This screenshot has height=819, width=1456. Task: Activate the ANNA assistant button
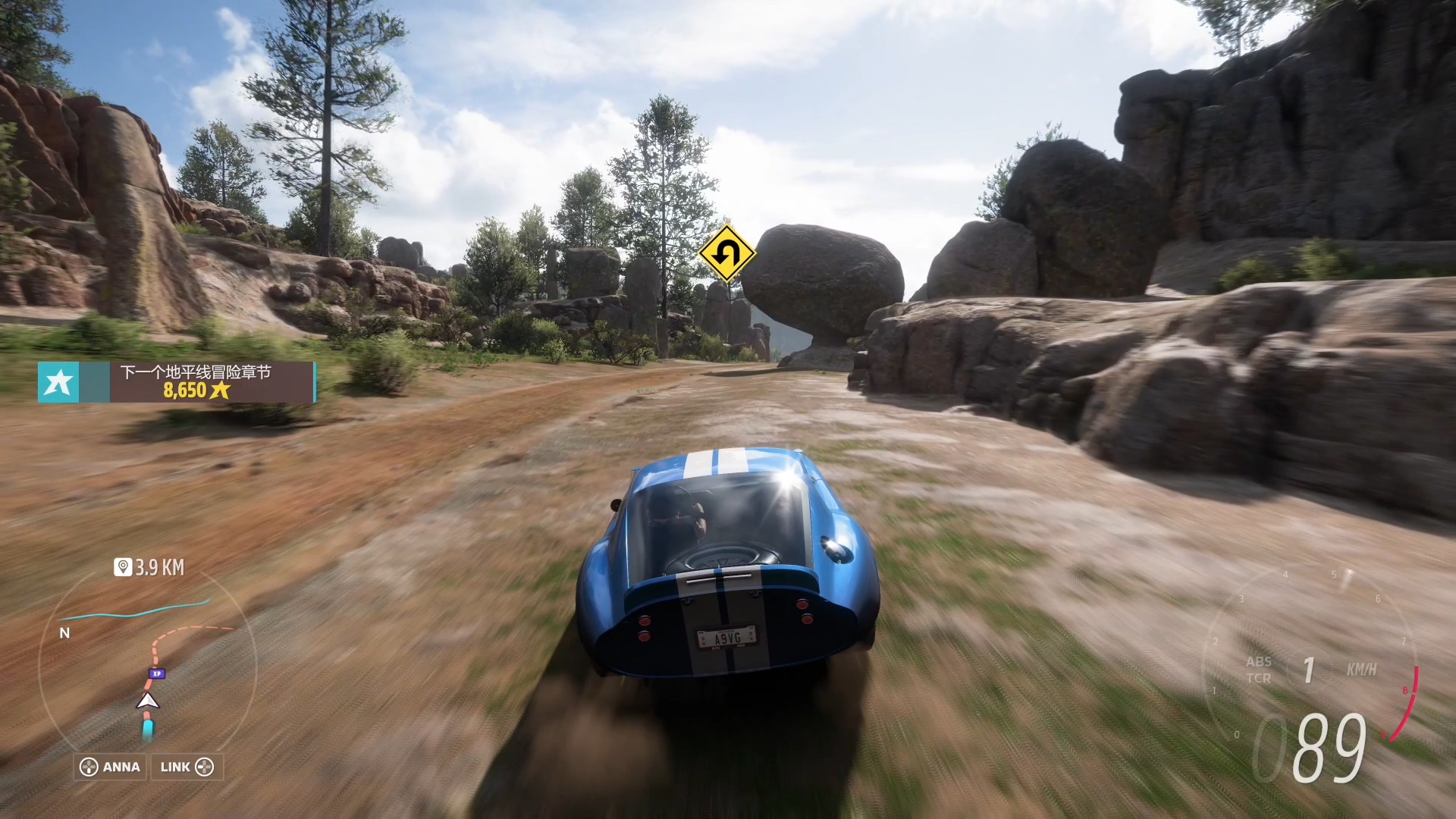tap(111, 767)
